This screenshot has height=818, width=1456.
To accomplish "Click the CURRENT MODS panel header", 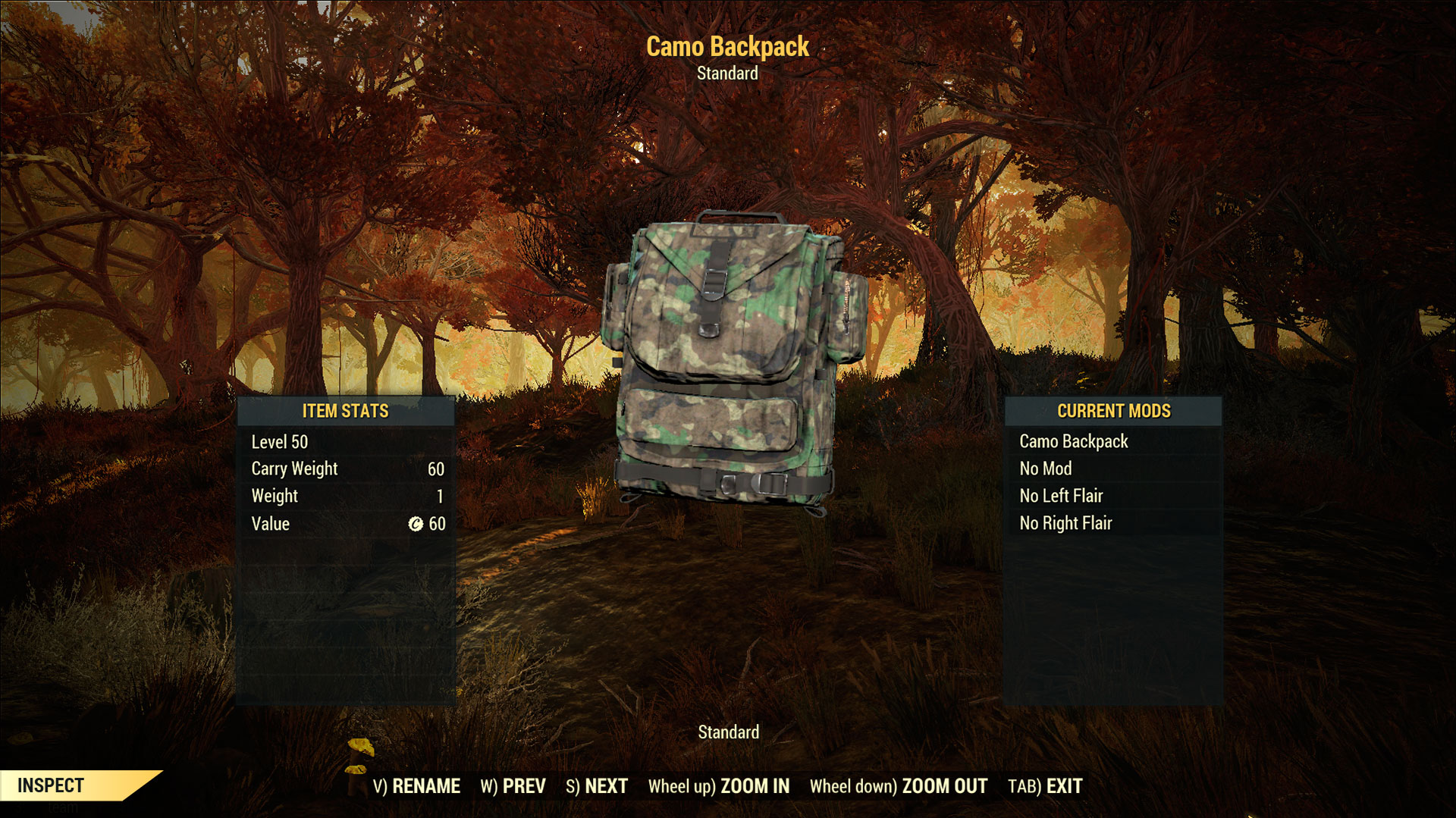I will pyautogui.click(x=1115, y=412).
